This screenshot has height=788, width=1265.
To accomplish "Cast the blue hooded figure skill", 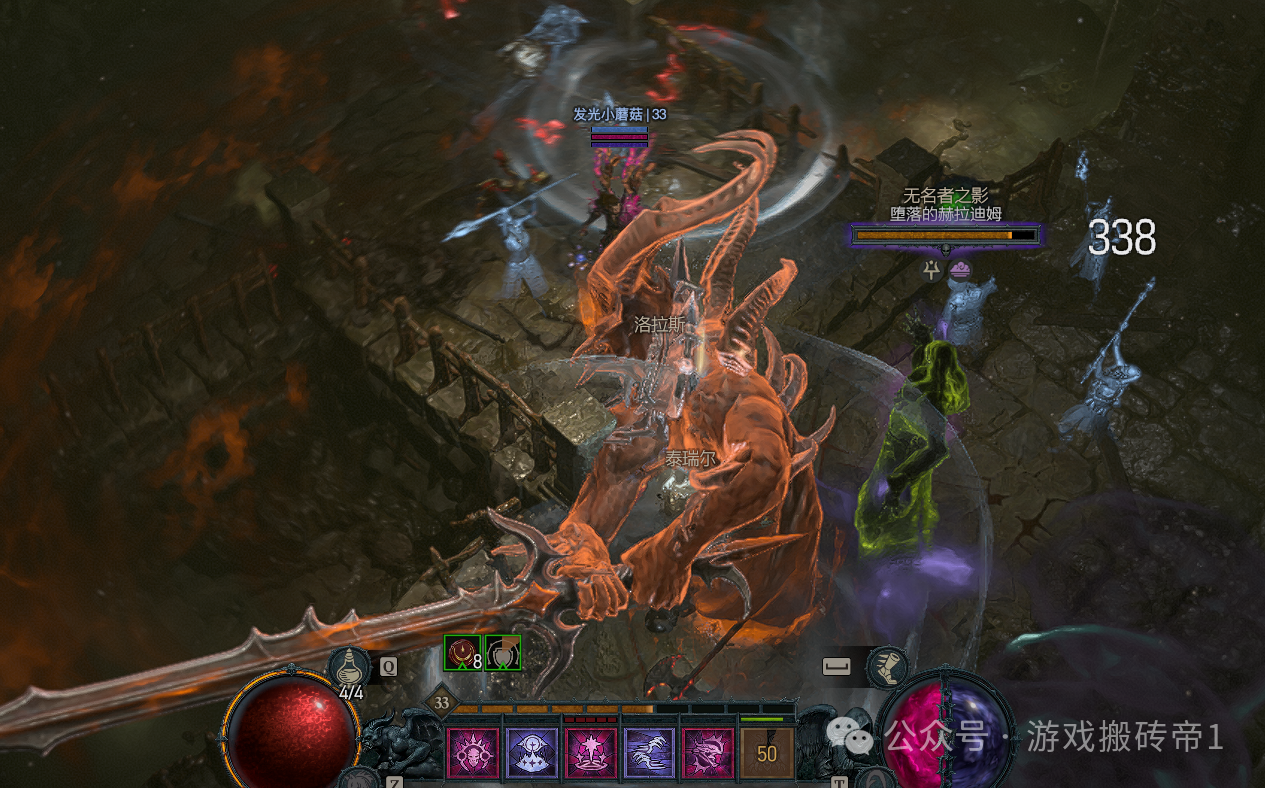I will coord(531,752).
